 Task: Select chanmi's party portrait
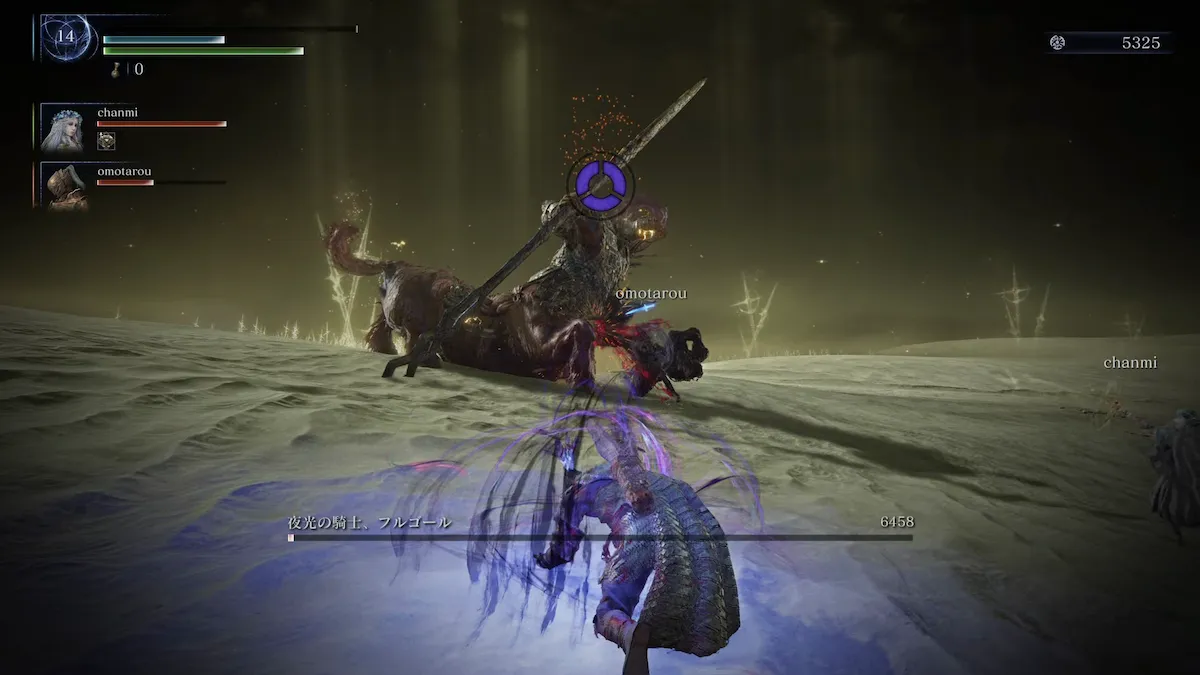coord(62,128)
